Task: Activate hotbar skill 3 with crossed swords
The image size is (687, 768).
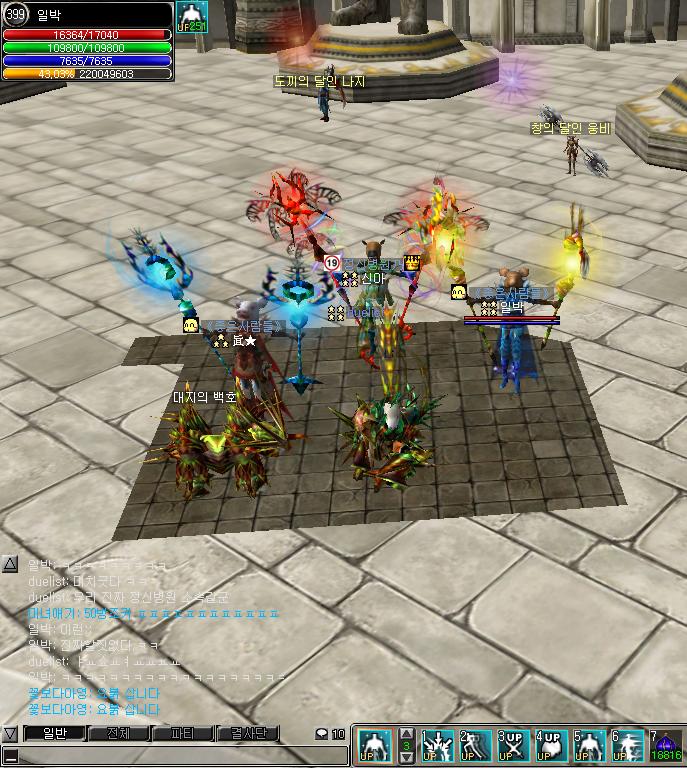Action: (513, 746)
